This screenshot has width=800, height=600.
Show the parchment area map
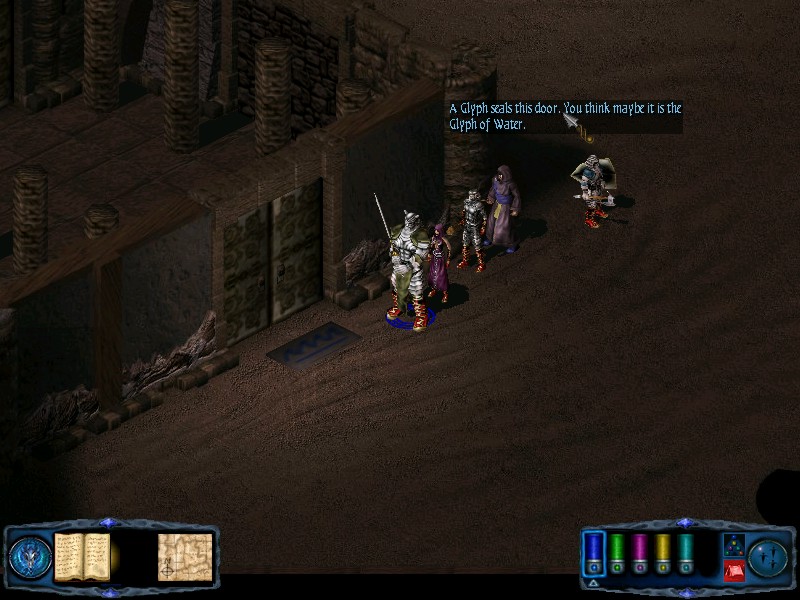click(185, 556)
